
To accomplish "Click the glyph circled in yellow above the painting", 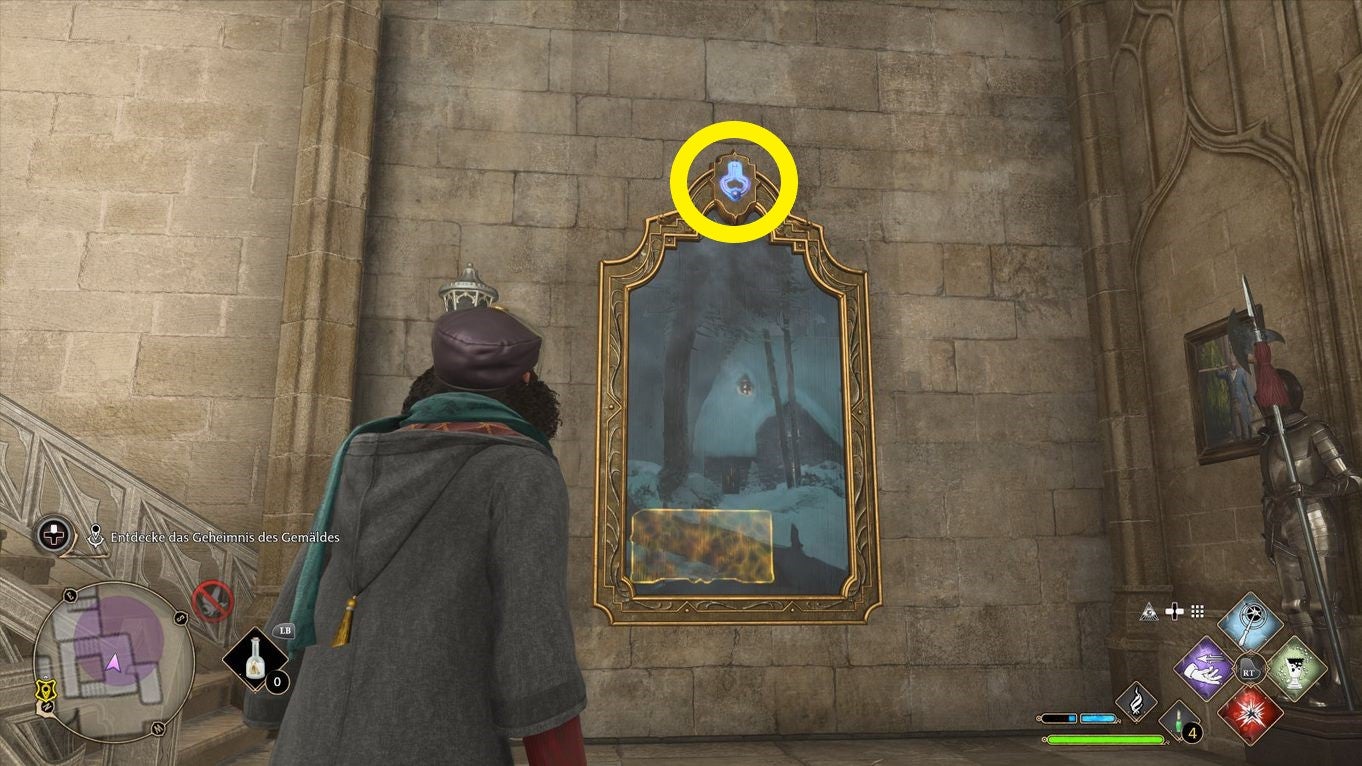I will [x=733, y=180].
